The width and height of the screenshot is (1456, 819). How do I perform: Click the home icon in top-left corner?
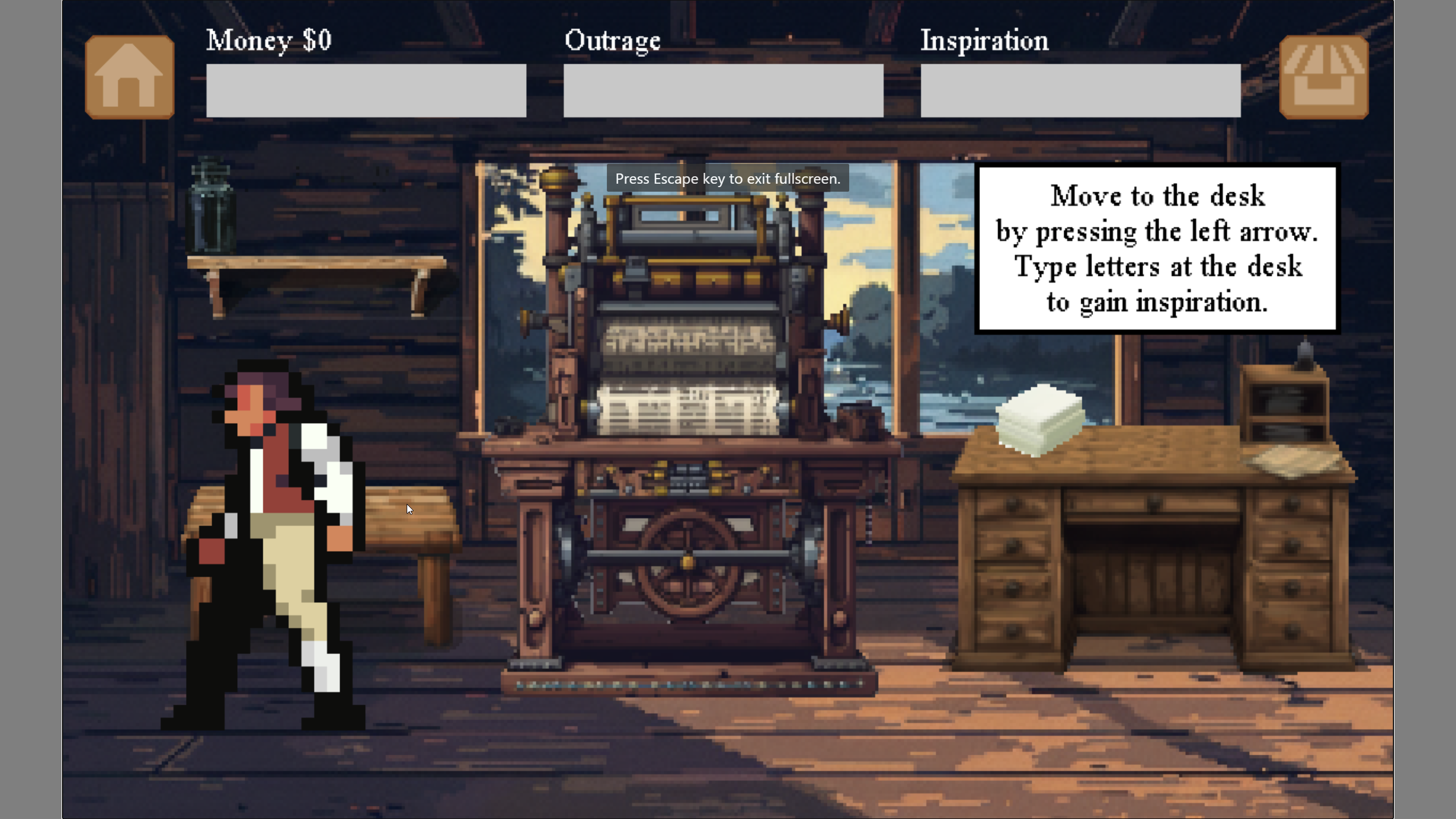point(130,76)
